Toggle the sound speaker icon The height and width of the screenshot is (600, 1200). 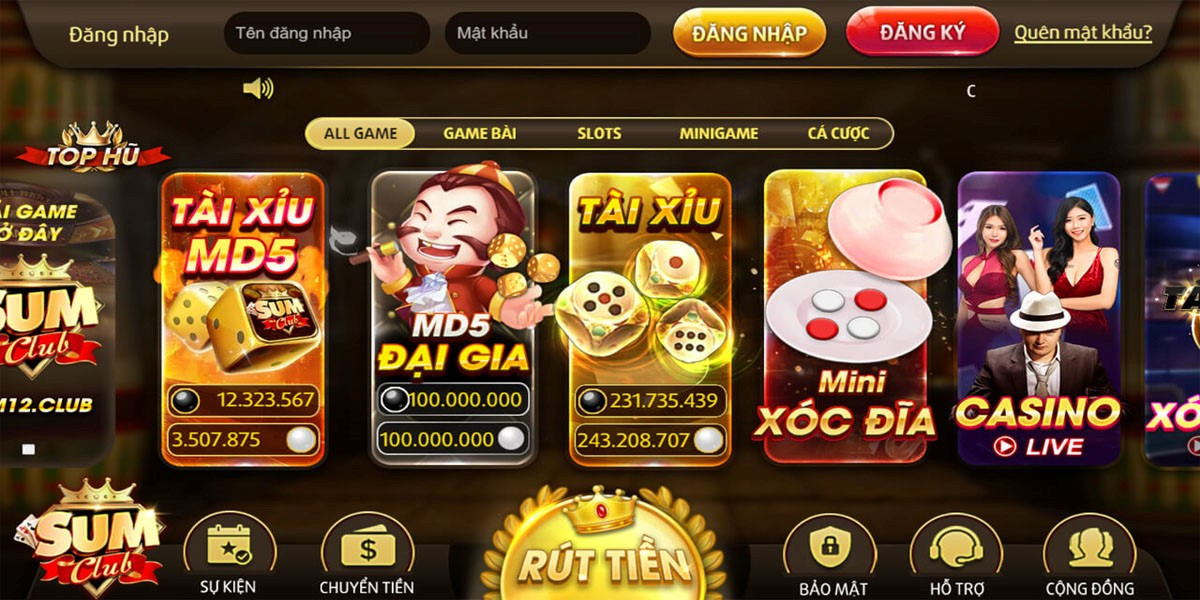click(x=258, y=89)
